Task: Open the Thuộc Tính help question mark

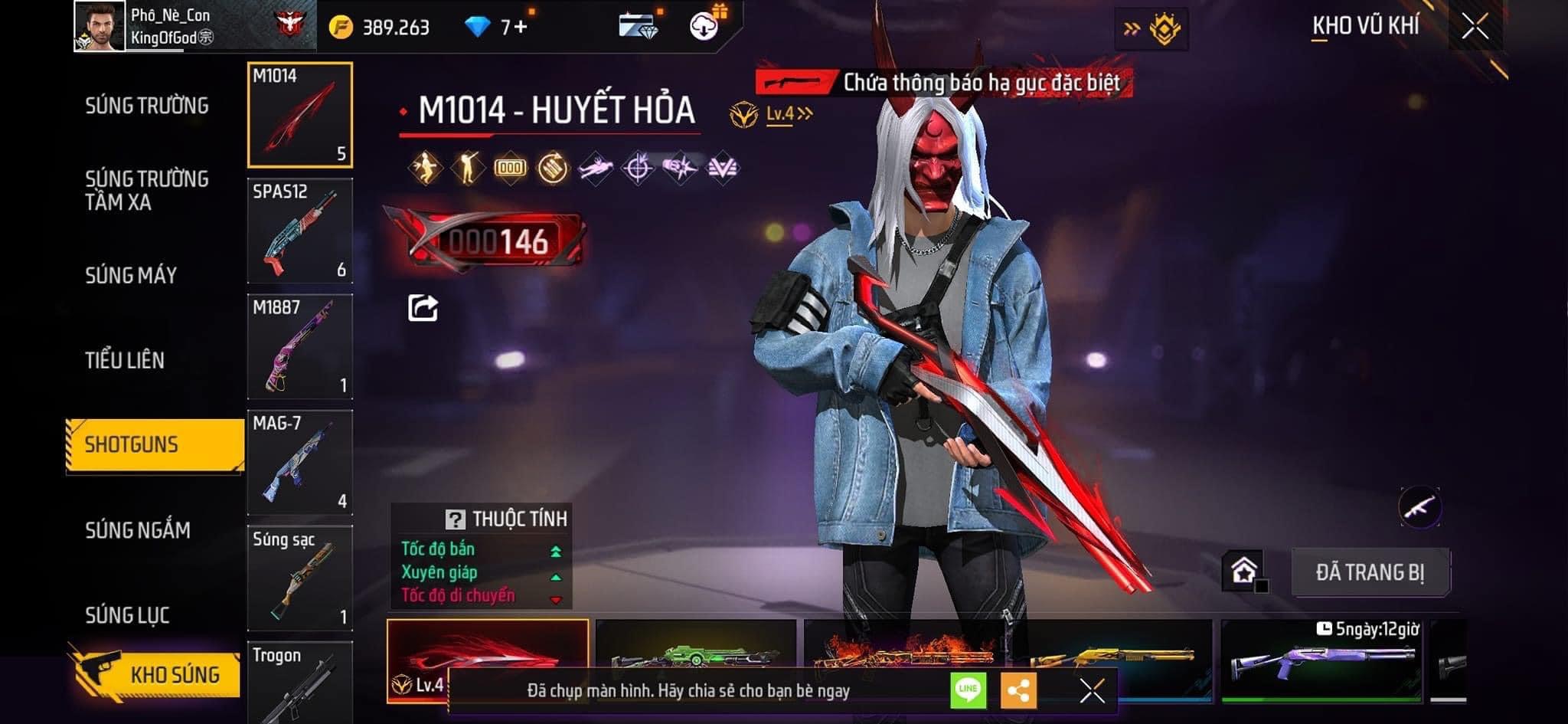Action: click(455, 519)
